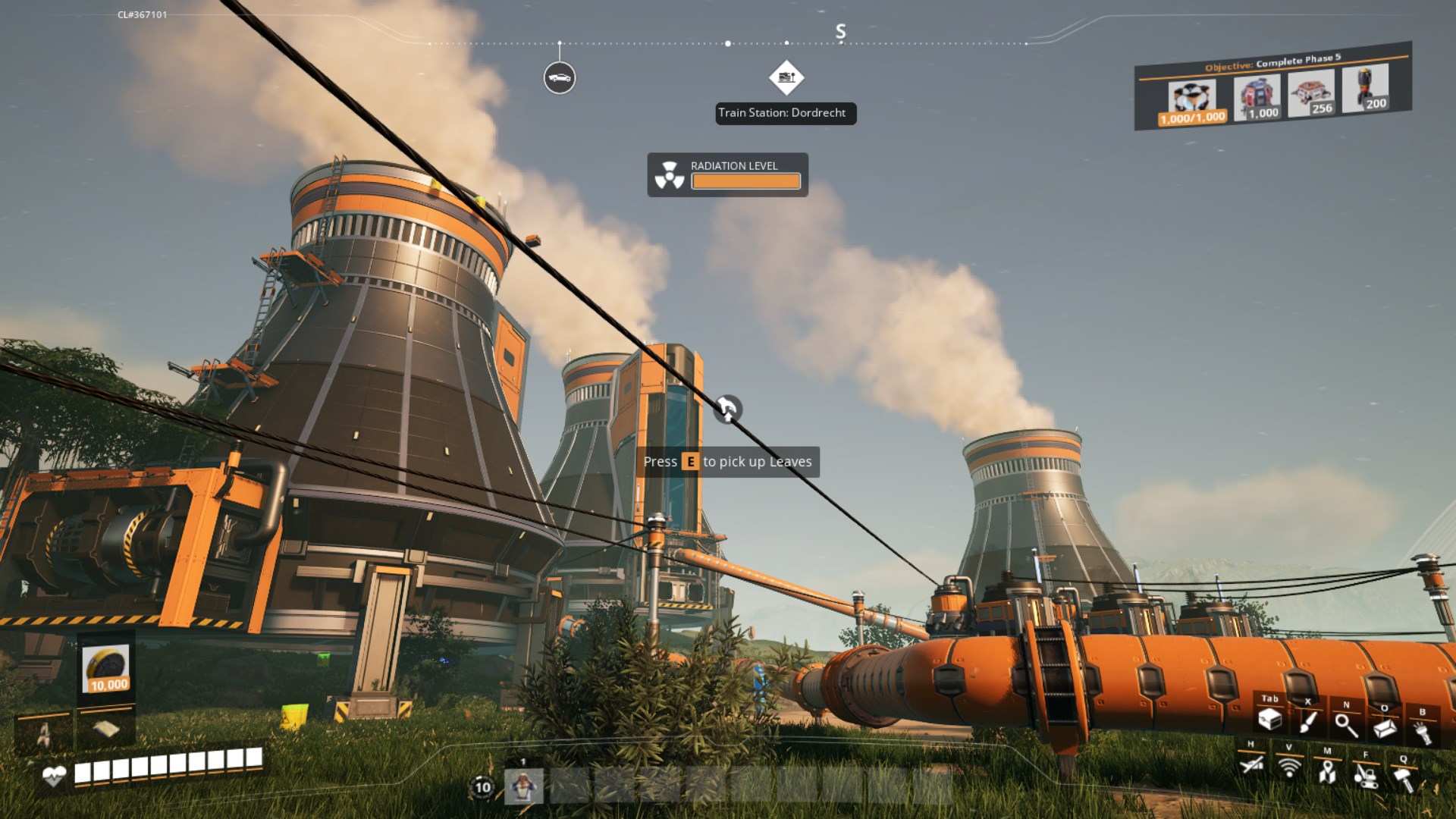Viewport: 1456px width, 819px height.
Task: Activate the wireless signal scanner icon
Action: point(1288,767)
